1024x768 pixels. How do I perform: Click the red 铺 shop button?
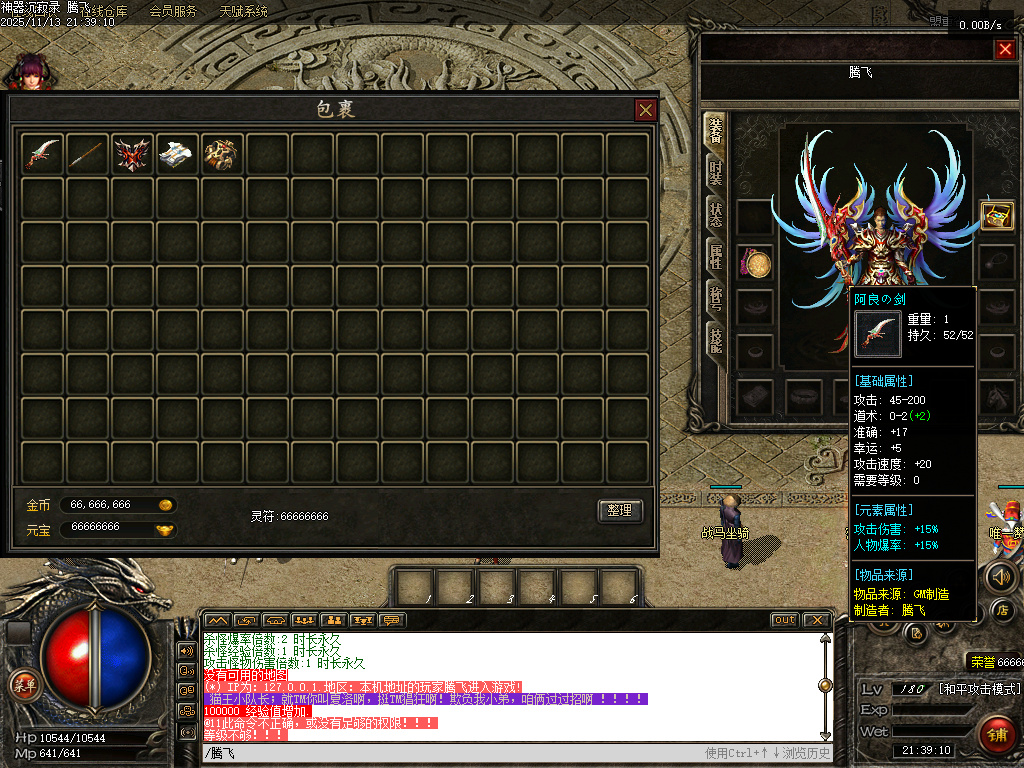(x=995, y=733)
